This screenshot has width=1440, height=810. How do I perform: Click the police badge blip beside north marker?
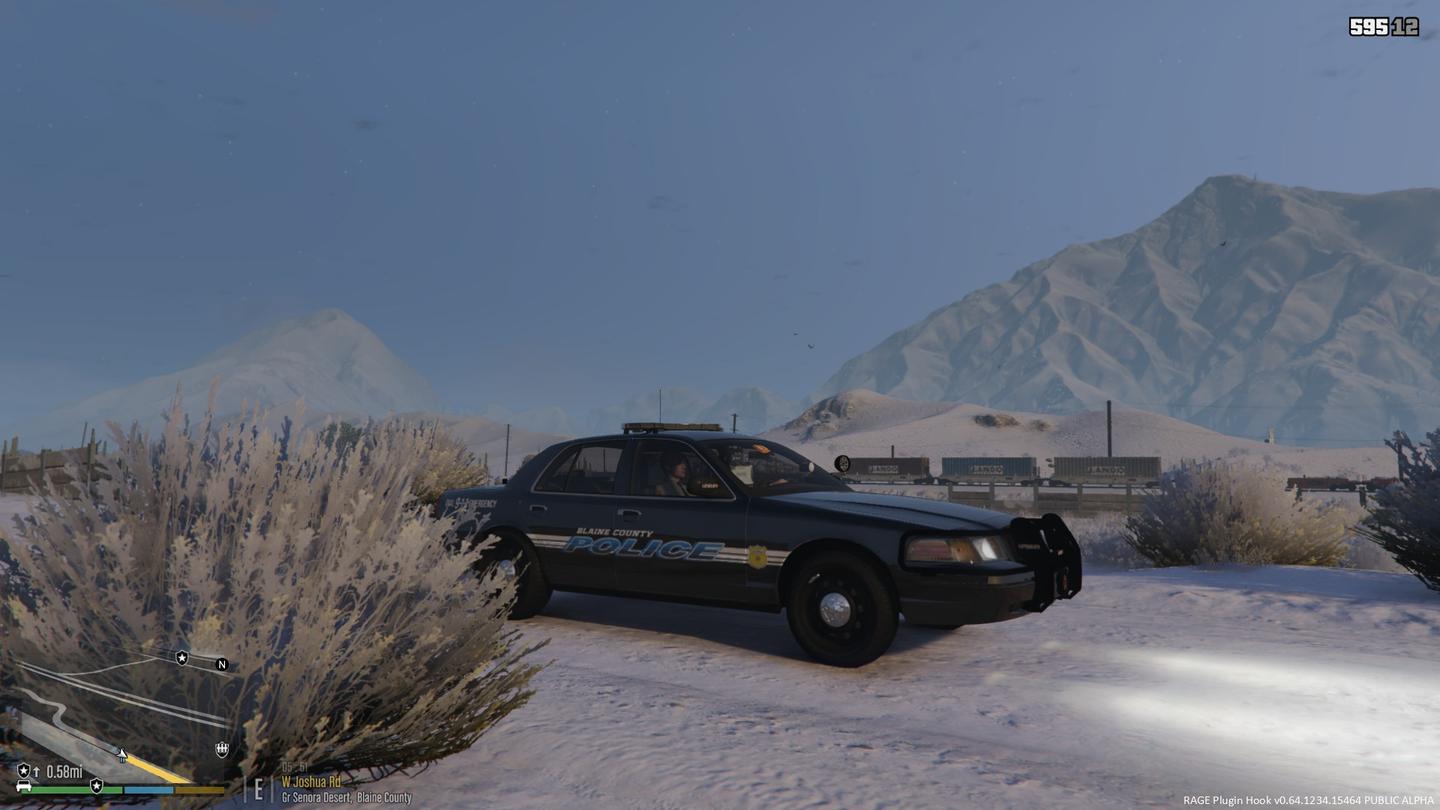[182, 657]
